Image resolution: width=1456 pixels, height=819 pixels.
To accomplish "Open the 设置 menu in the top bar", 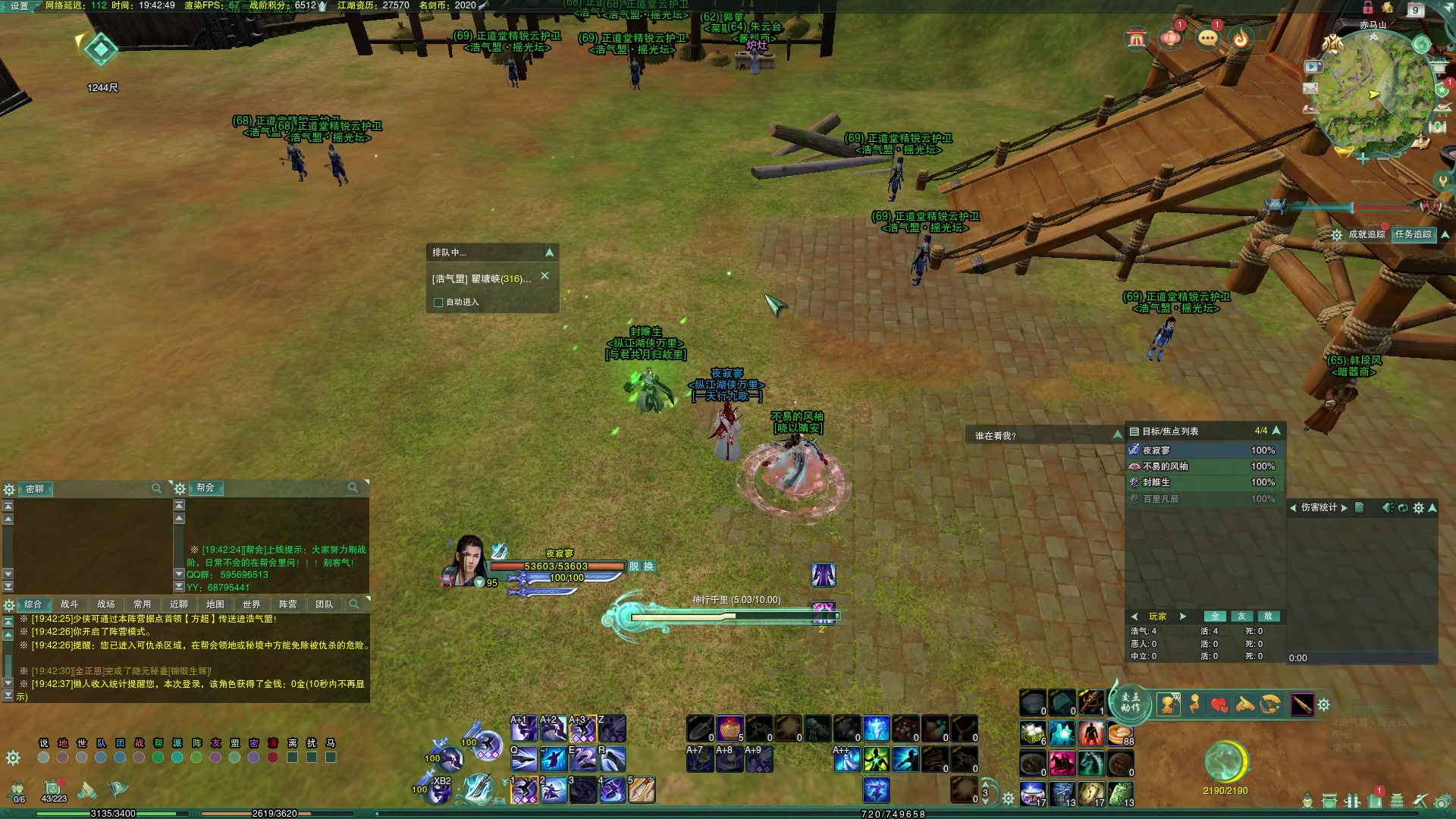I will (18, 6).
